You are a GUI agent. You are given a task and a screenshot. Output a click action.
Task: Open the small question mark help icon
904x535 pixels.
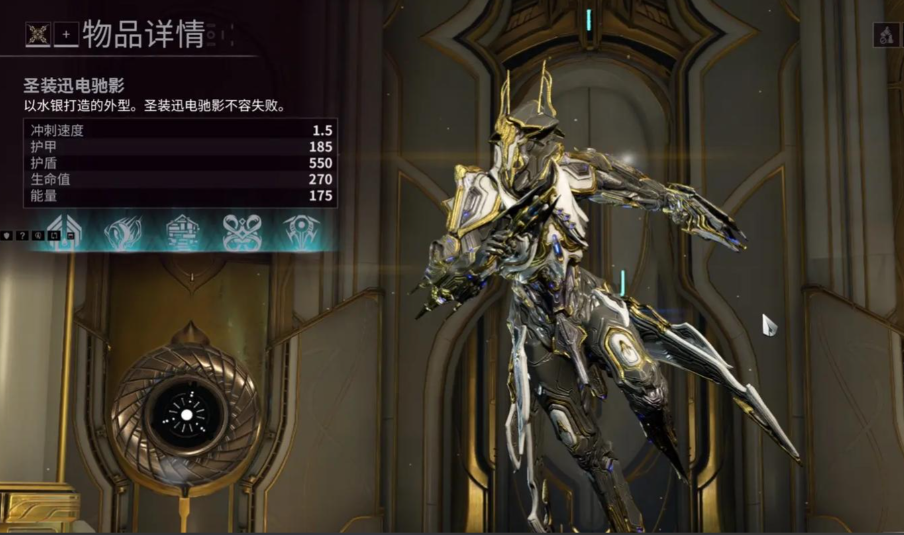(24, 235)
